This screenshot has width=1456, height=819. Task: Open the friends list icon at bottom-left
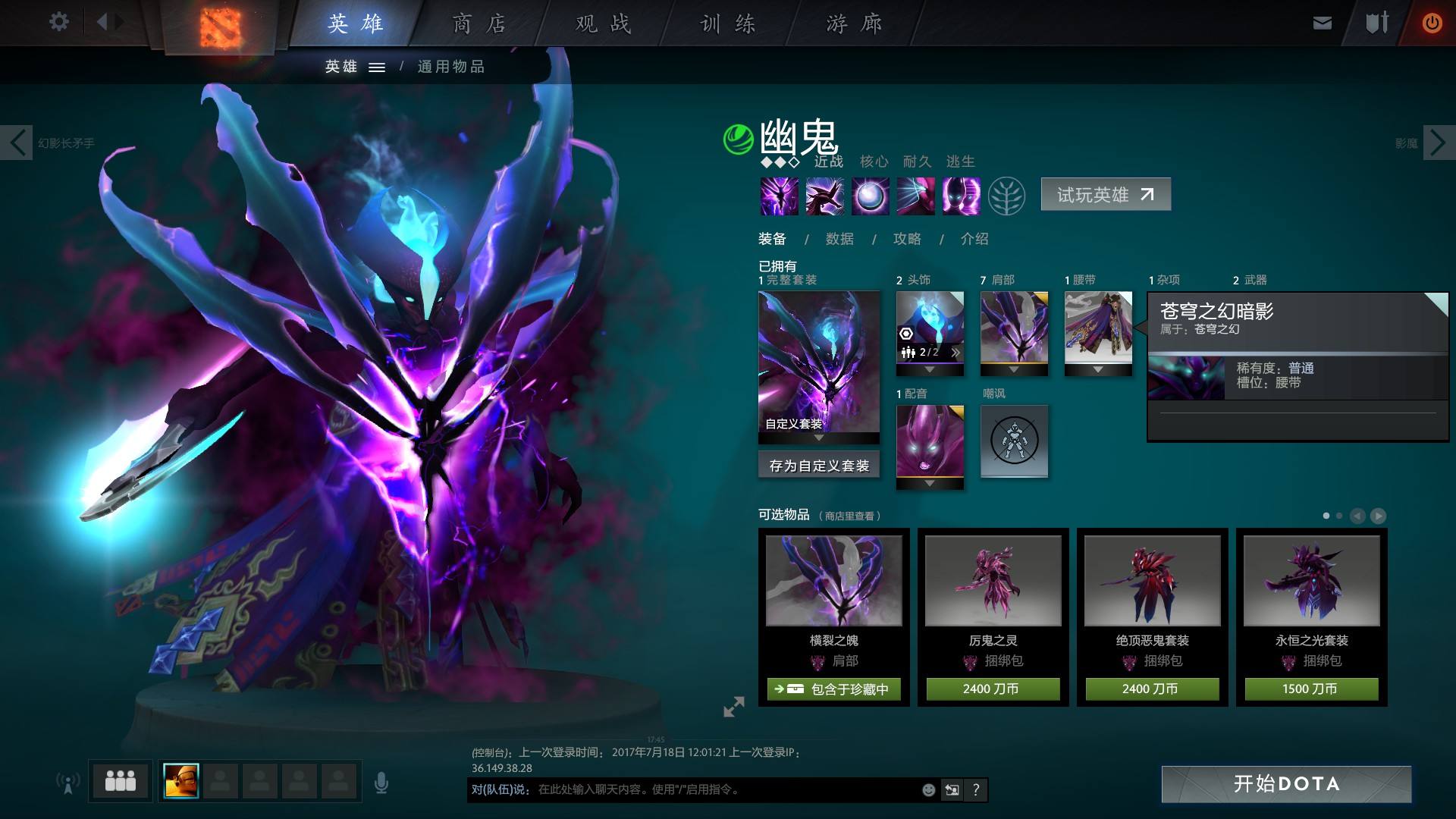pyautogui.click(x=119, y=780)
